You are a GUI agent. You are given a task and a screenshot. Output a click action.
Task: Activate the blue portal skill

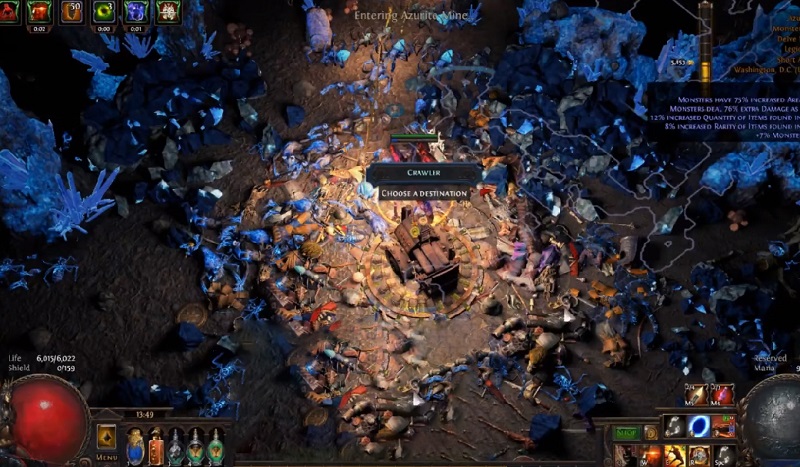698,427
